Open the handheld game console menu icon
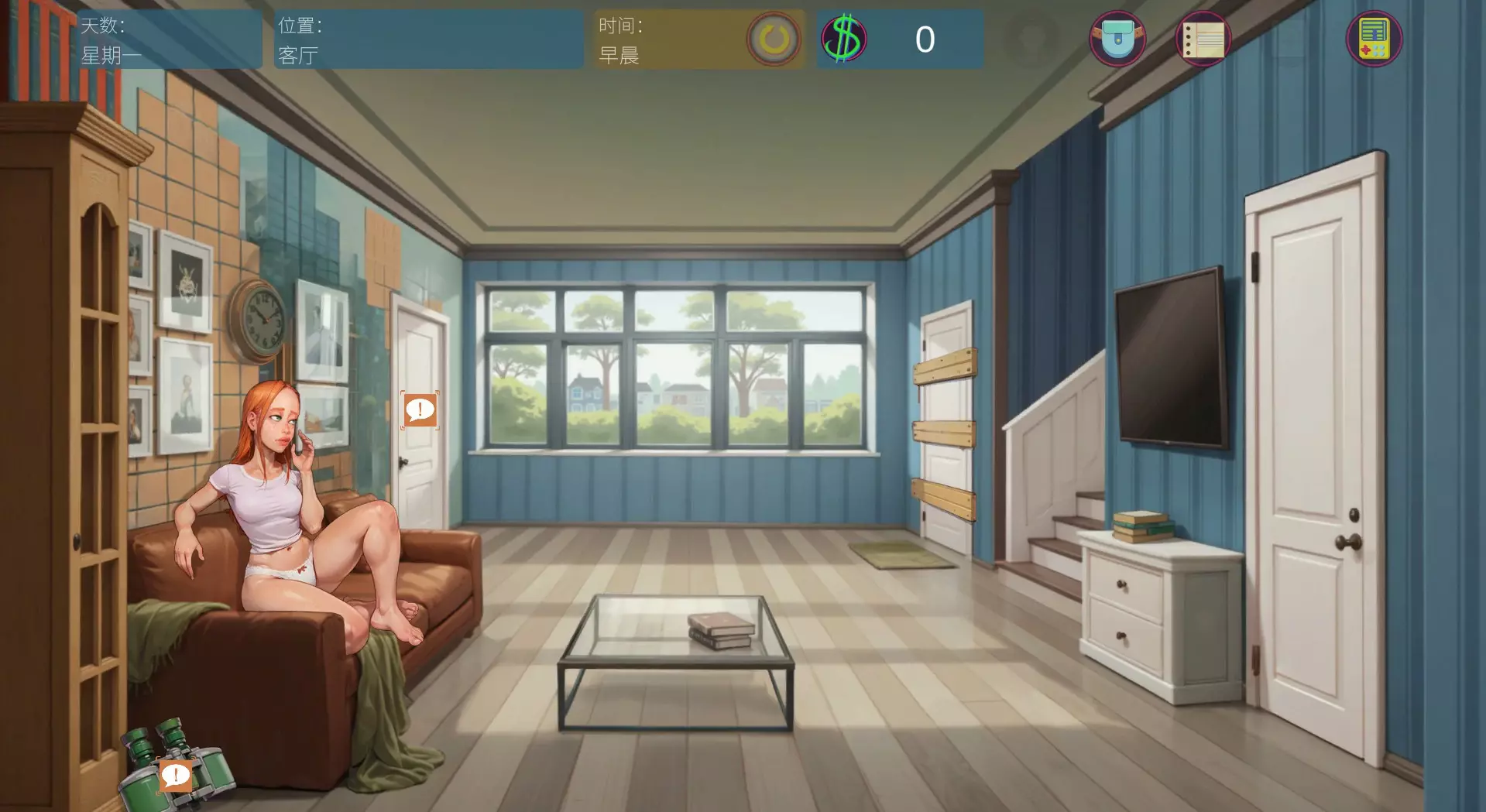The image size is (1486, 812). pos(1374,39)
